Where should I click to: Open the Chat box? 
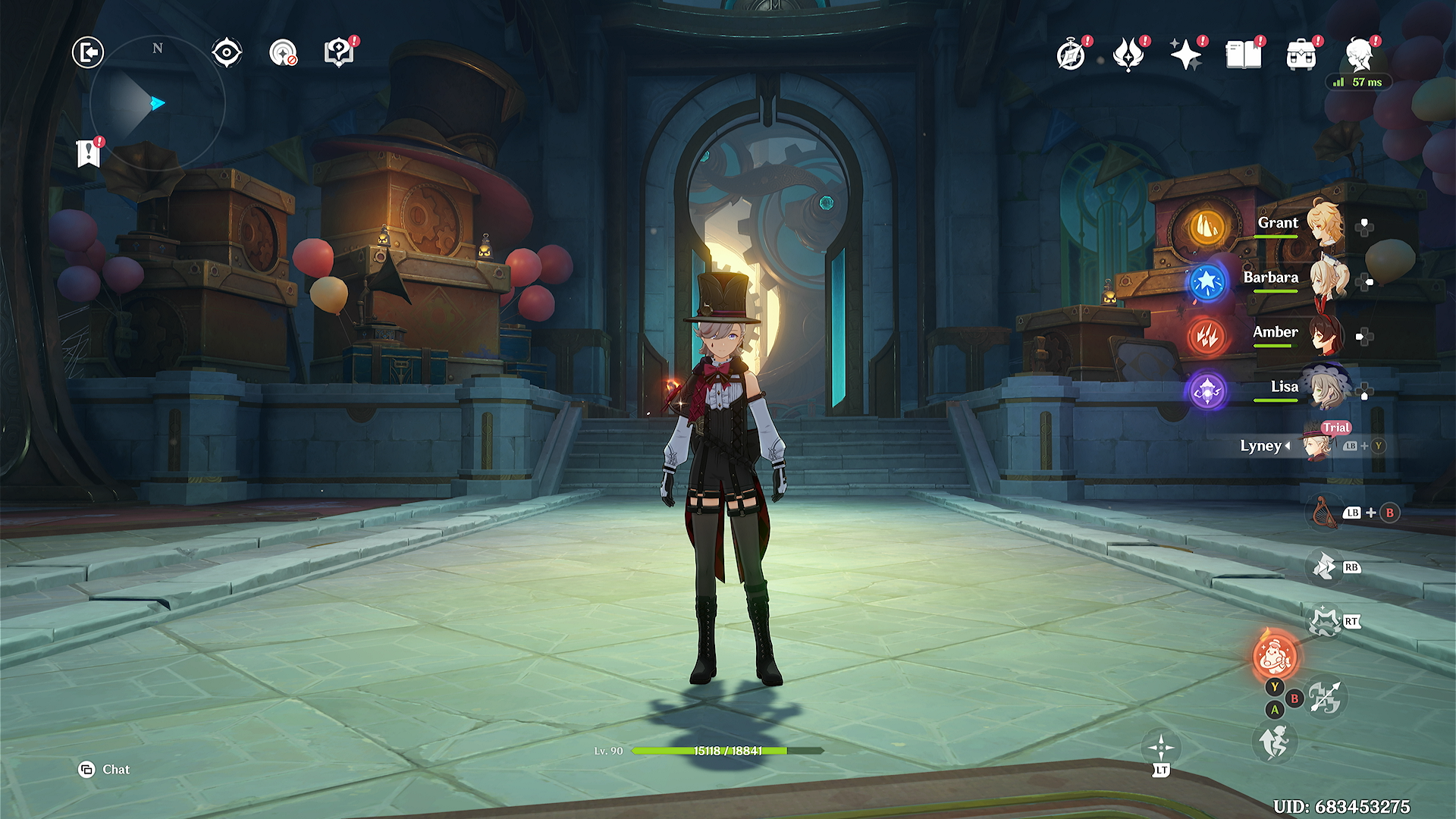coord(105,770)
